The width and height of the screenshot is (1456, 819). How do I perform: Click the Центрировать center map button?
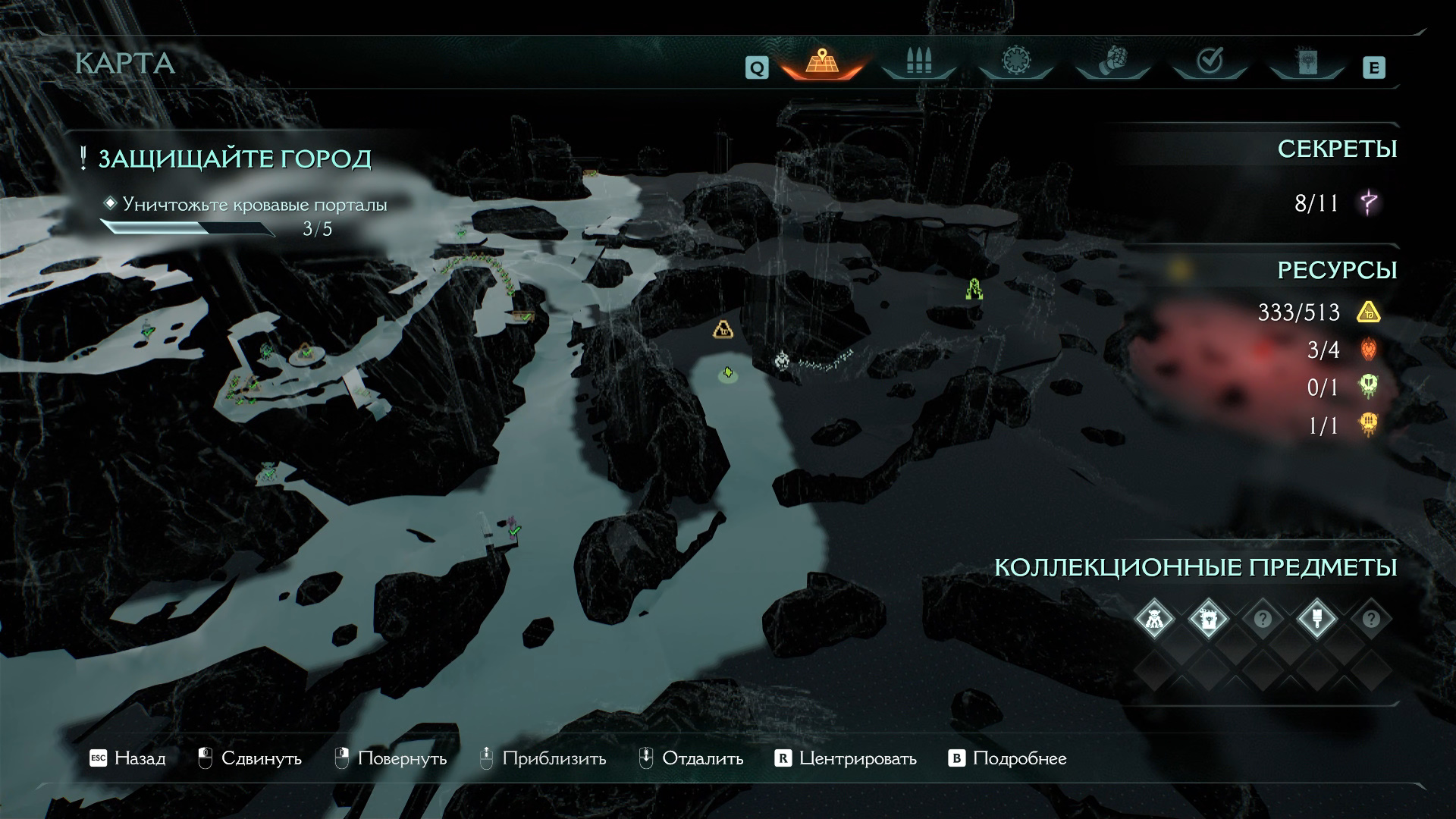click(846, 758)
